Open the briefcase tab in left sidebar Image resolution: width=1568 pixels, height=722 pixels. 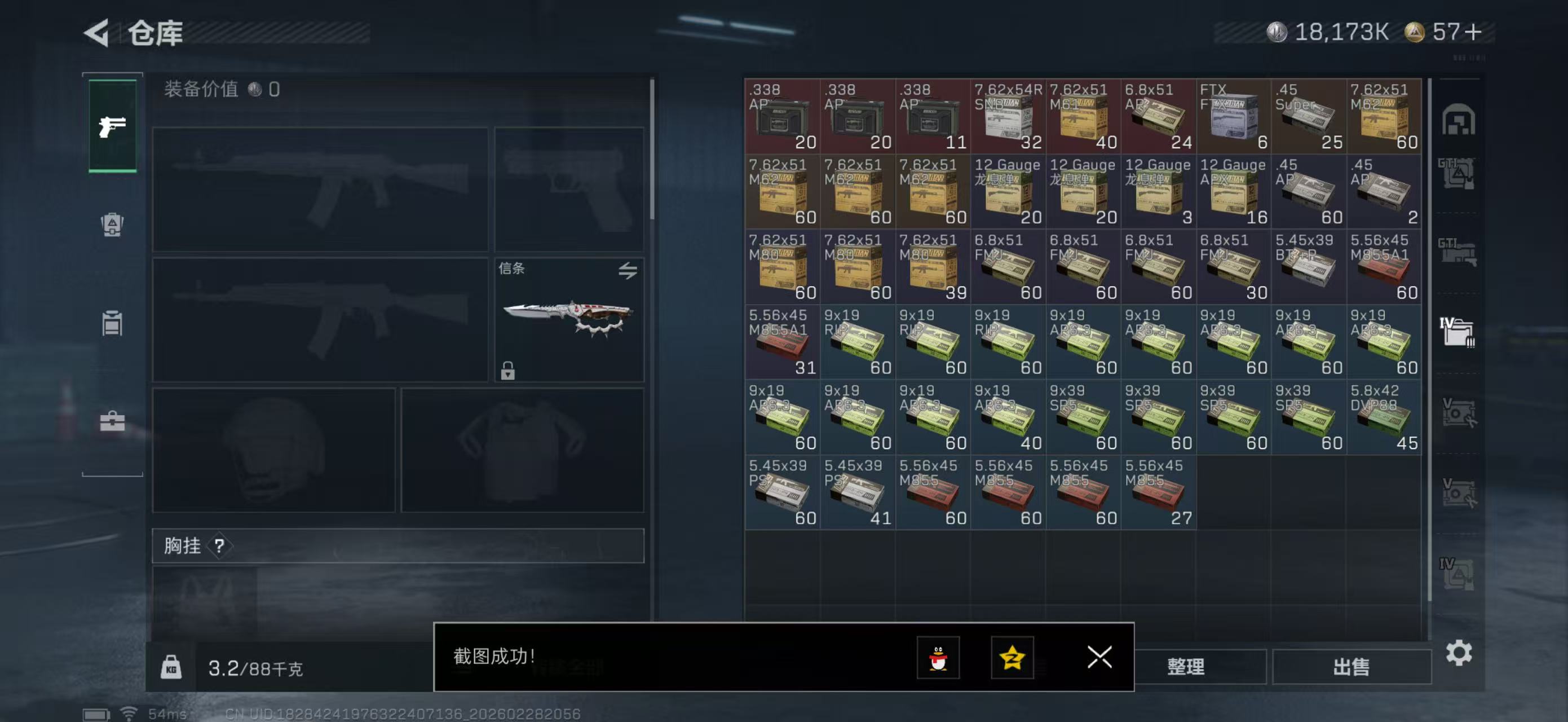[113, 421]
